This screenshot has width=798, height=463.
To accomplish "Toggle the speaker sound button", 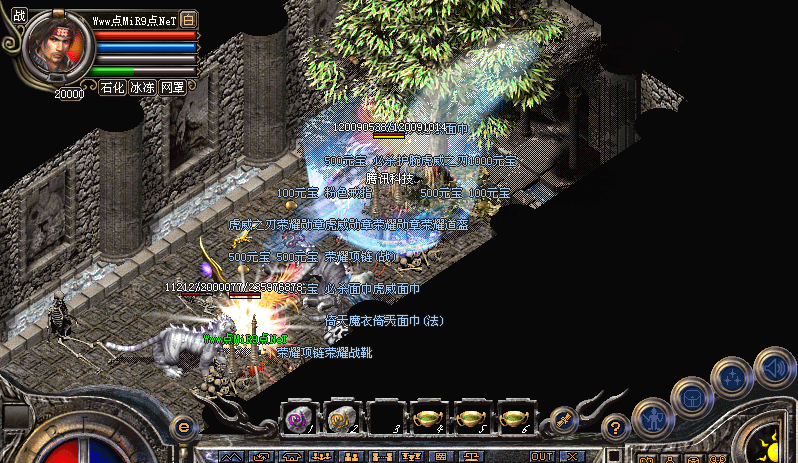I will pyautogui.click(x=774, y=366).
